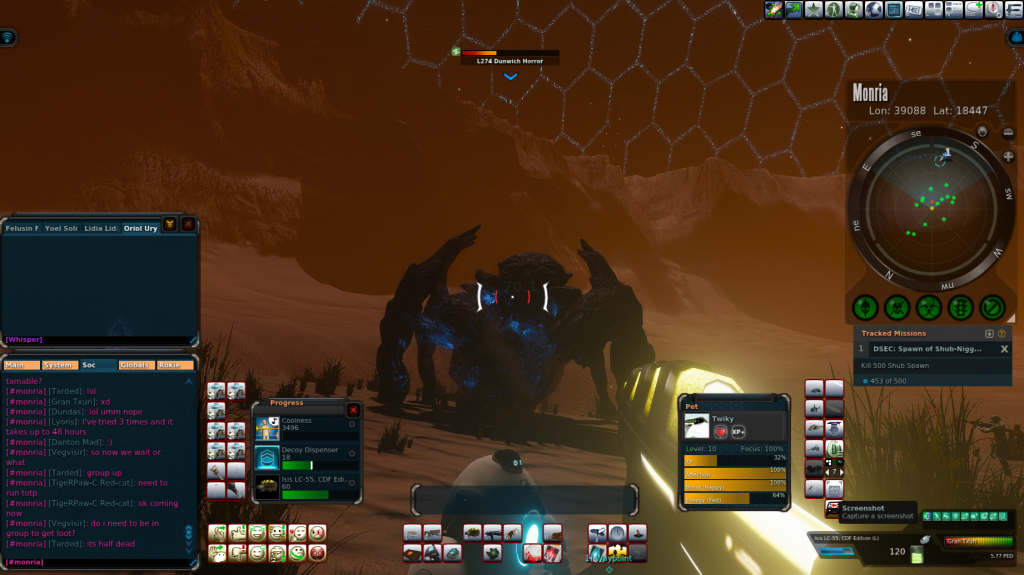
Task: Click the Decoy Dispenser progress entry
Action: point(307,457)
